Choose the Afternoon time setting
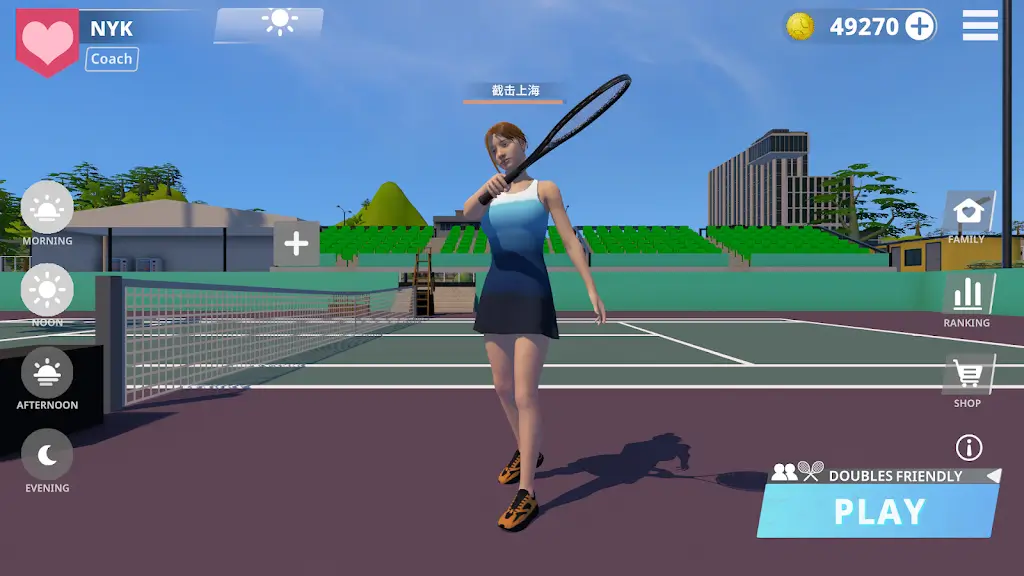 pyautogui.click(x=47, y=377)
